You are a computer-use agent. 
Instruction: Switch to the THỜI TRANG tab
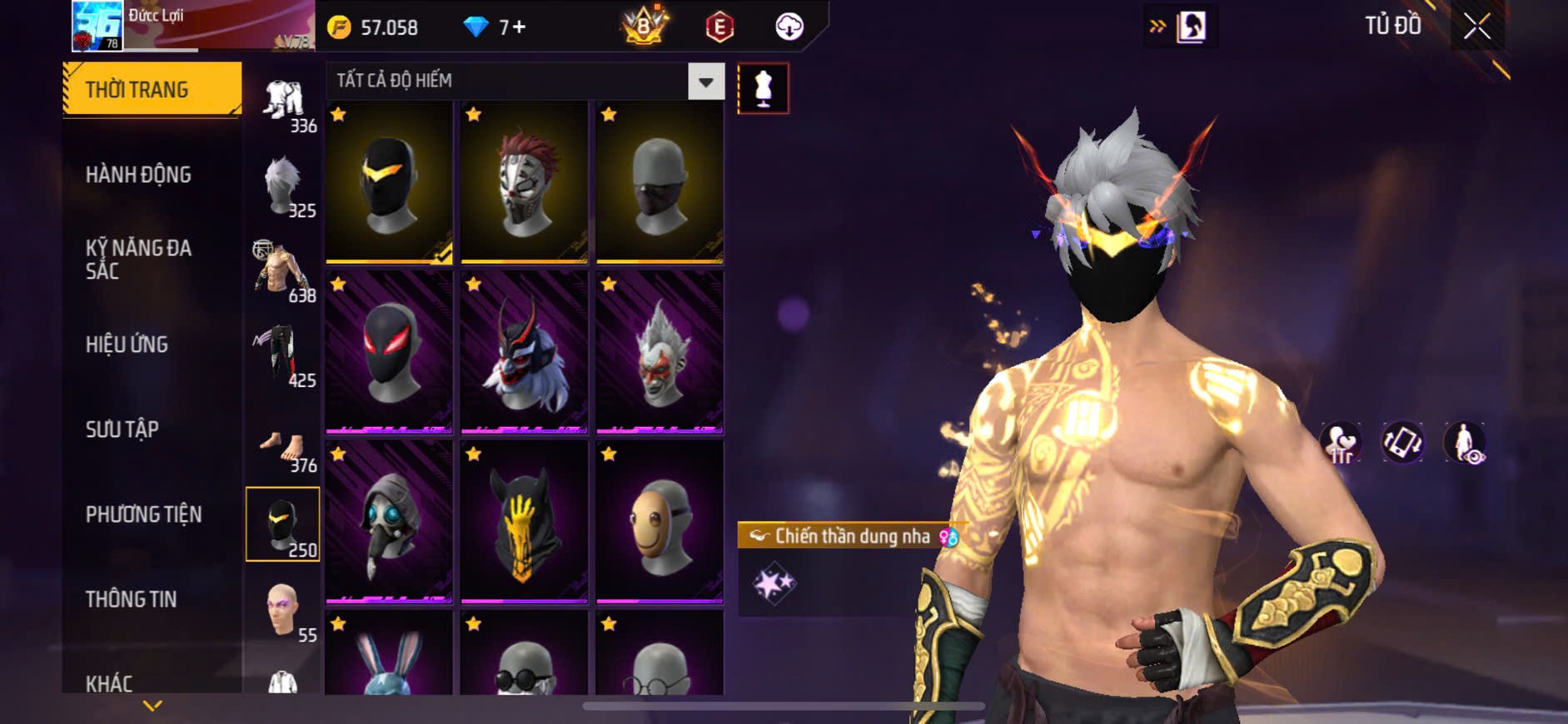click(152, 89)
